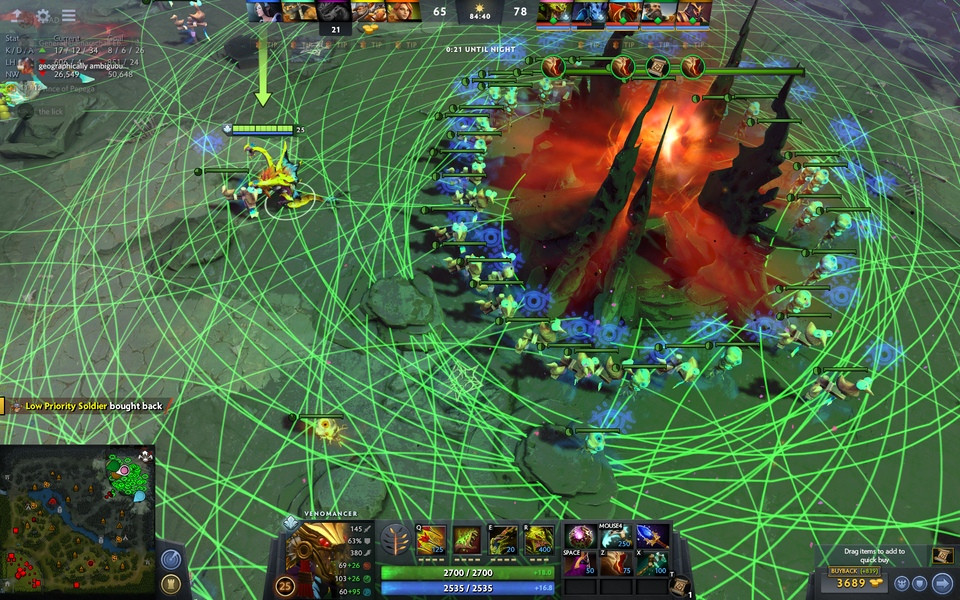Click the scan button beside the minimap

pos(171,560)
